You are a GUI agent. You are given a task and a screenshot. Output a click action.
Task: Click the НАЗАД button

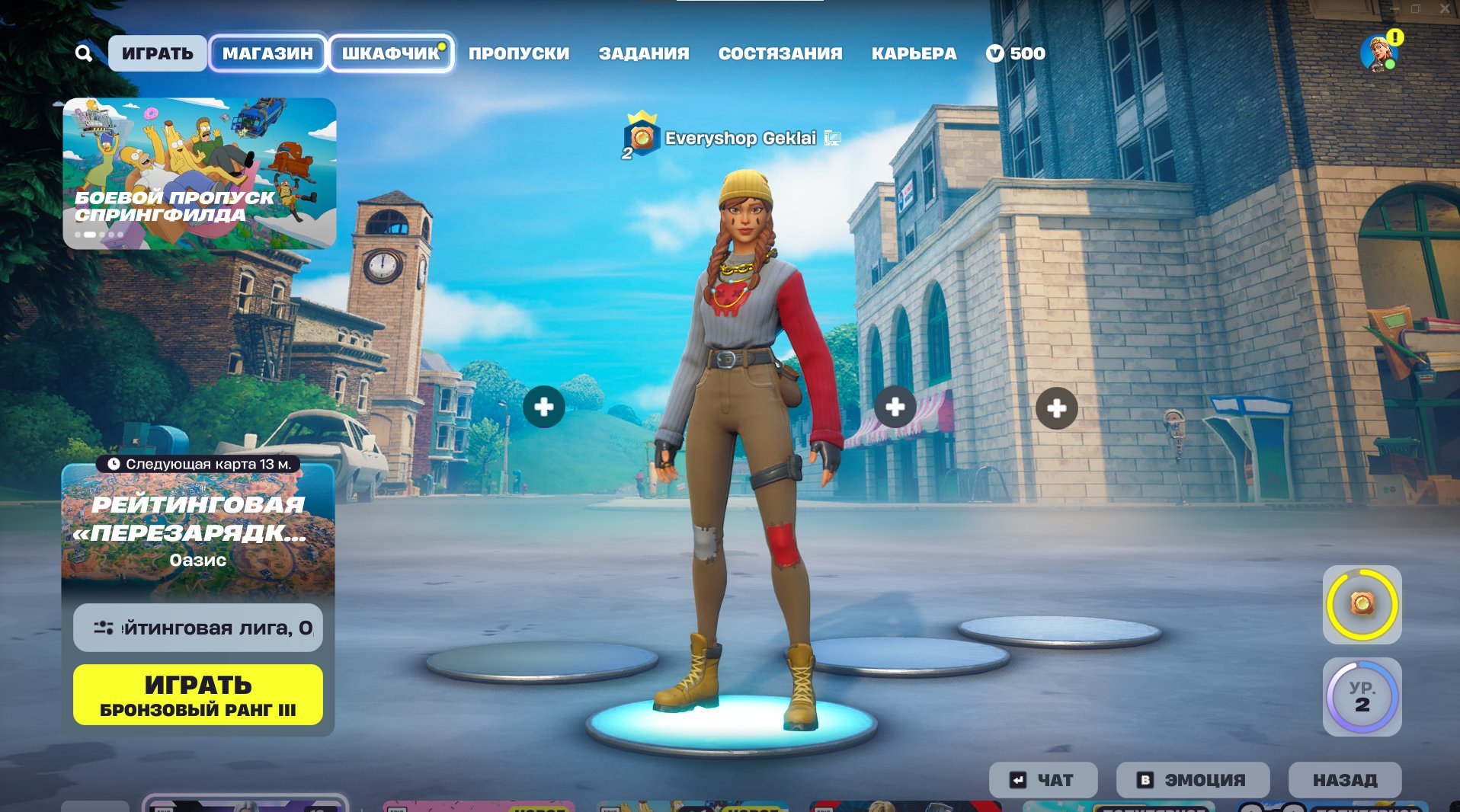1345,779
